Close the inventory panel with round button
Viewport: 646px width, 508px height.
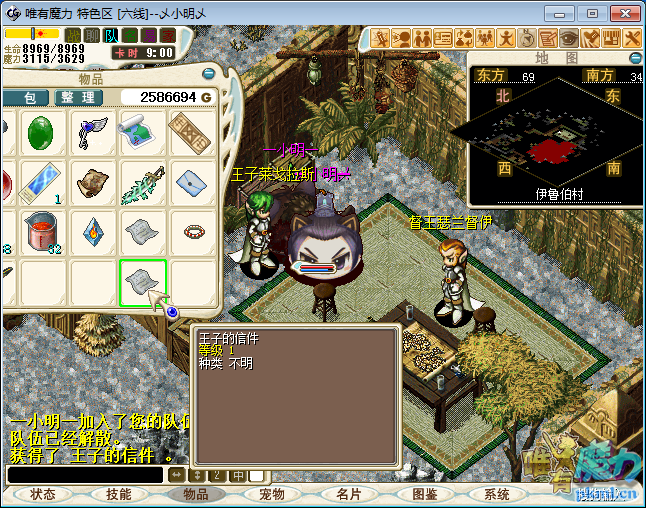click(x=211, y=74)
